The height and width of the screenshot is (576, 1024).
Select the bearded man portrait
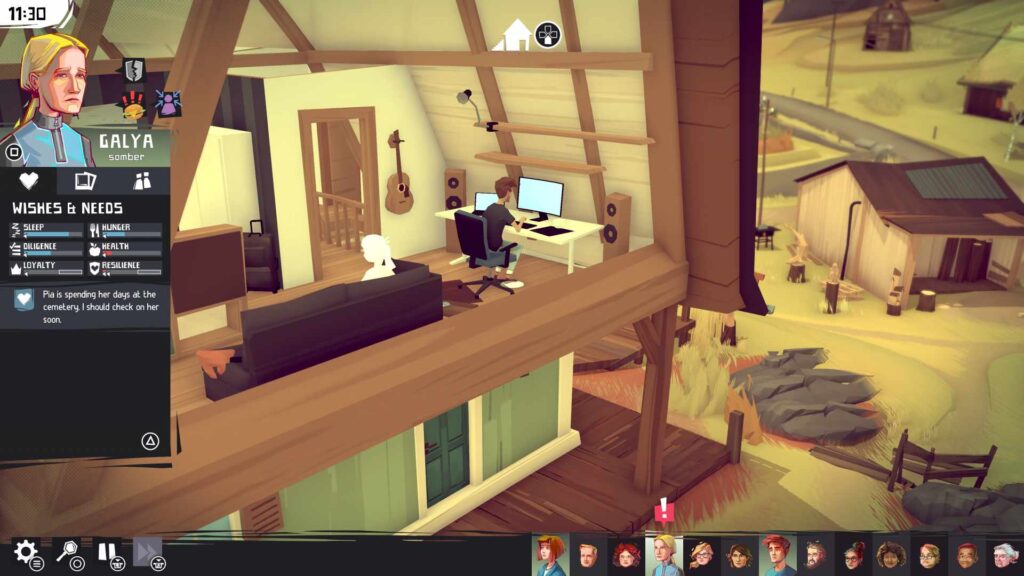click(815, 556)
